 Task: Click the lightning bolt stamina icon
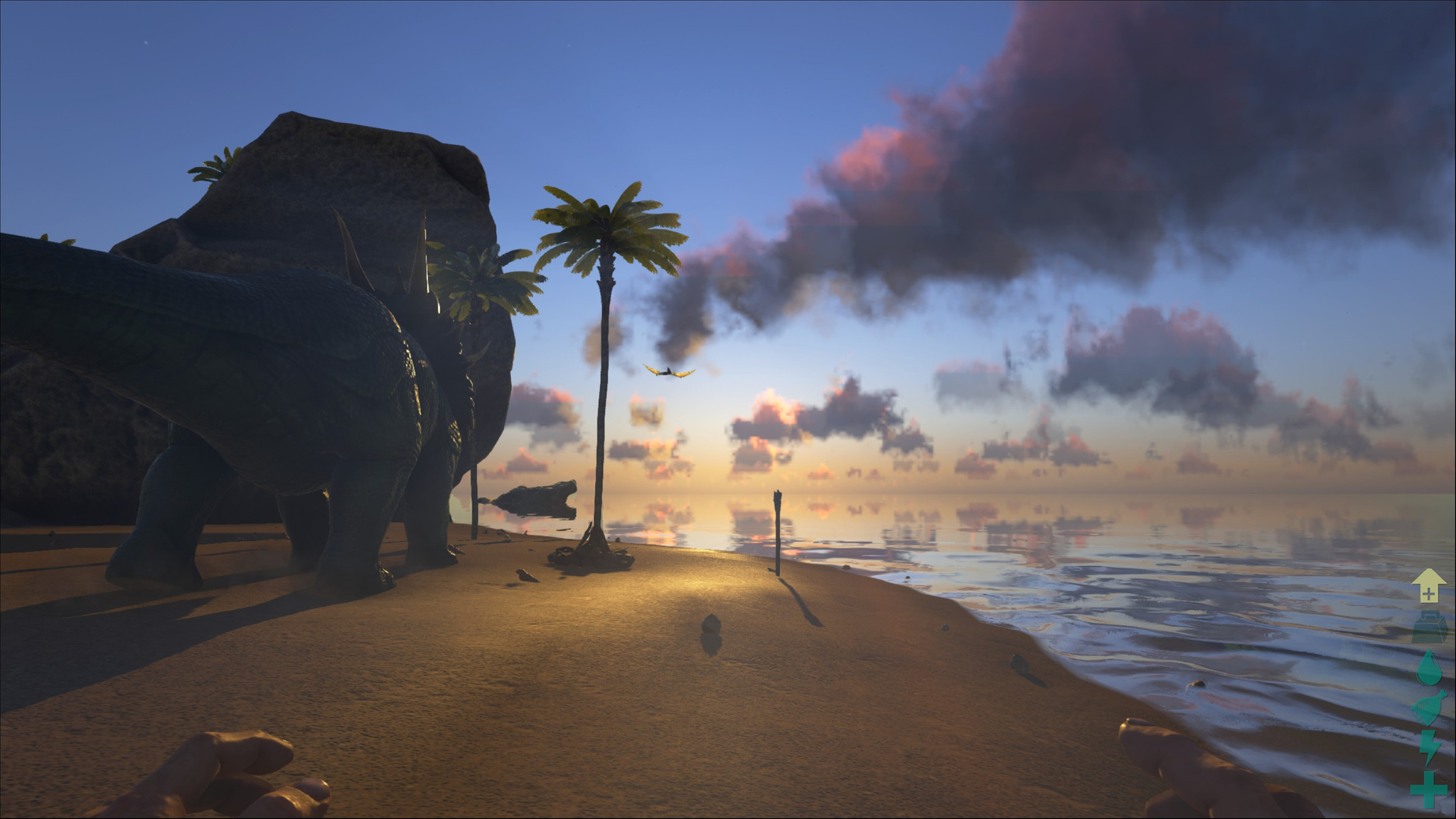pyautogui.click(x=1429, y=748)
